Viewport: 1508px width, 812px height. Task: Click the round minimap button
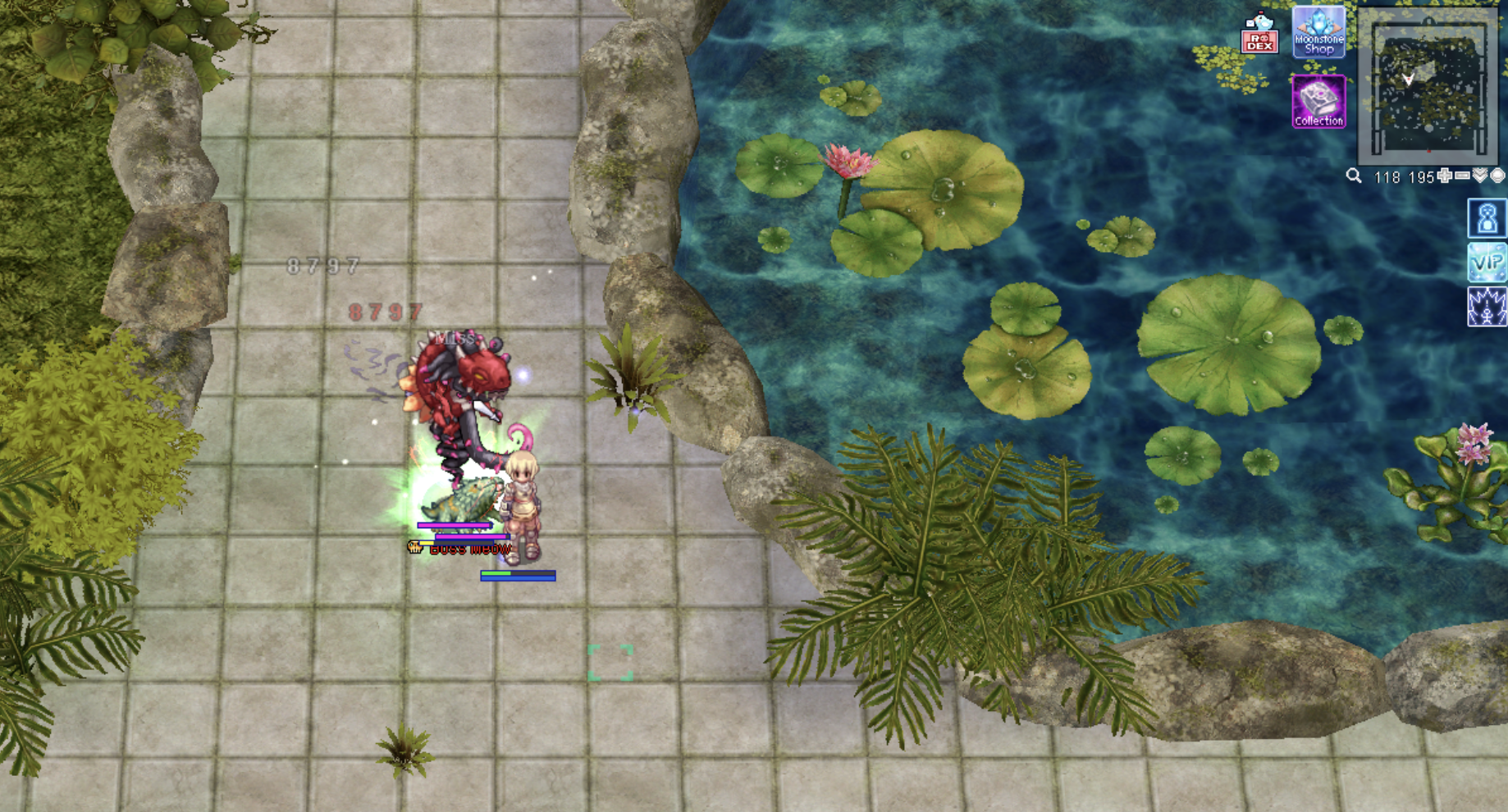click(1497, 176)
